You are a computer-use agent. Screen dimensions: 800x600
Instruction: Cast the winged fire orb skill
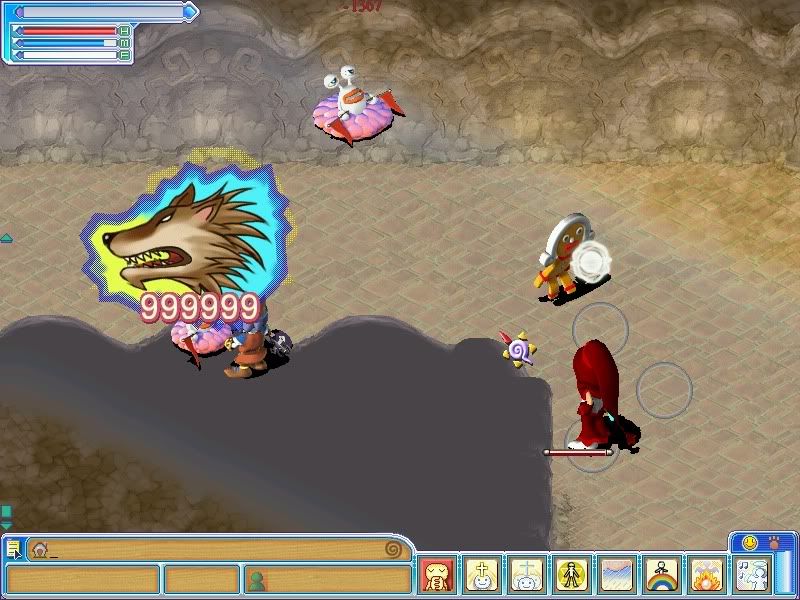(706, 575)
